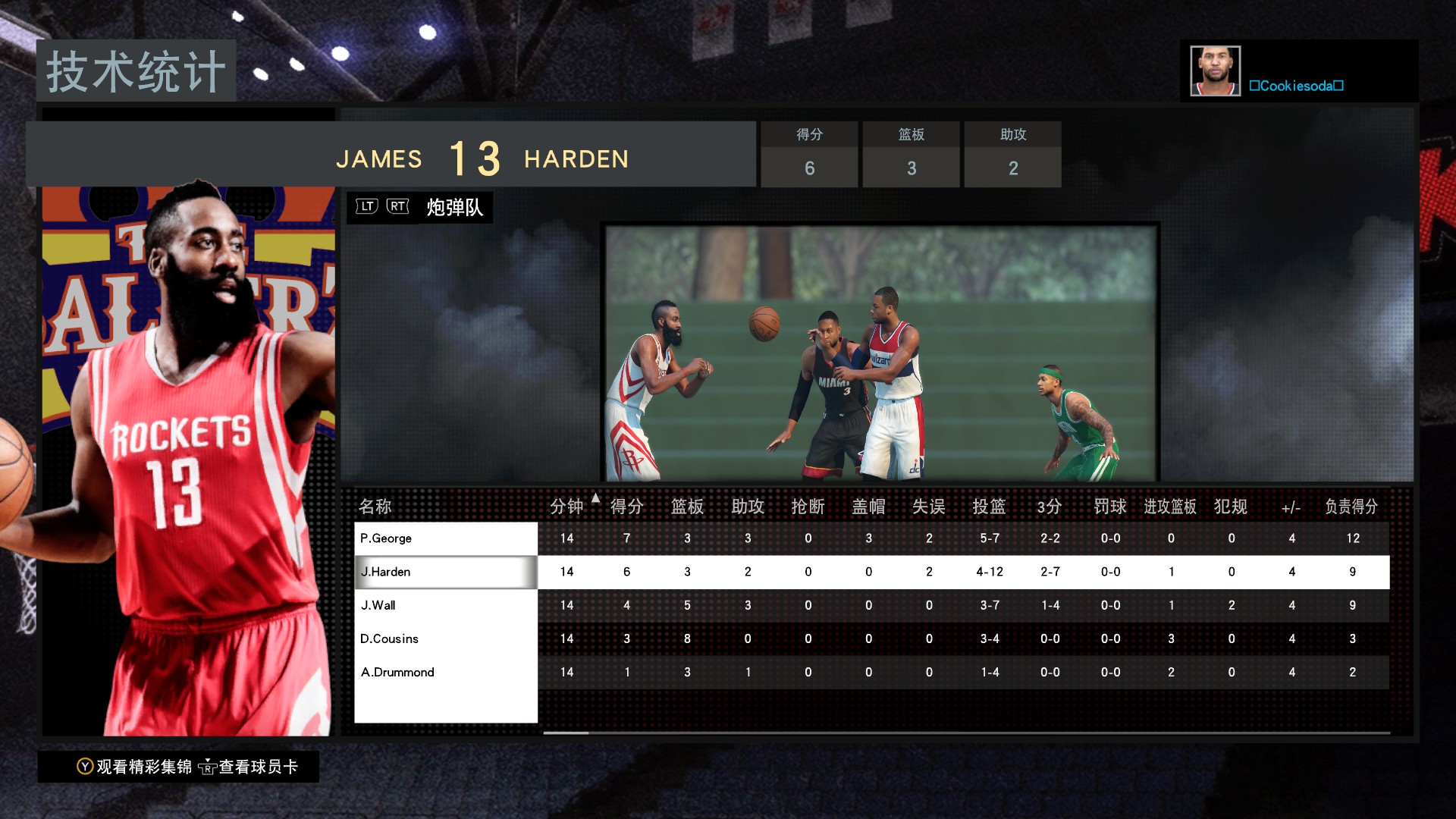Click 查看球员卡 action text
This screenshot has height=819, width=1456.
258,767
